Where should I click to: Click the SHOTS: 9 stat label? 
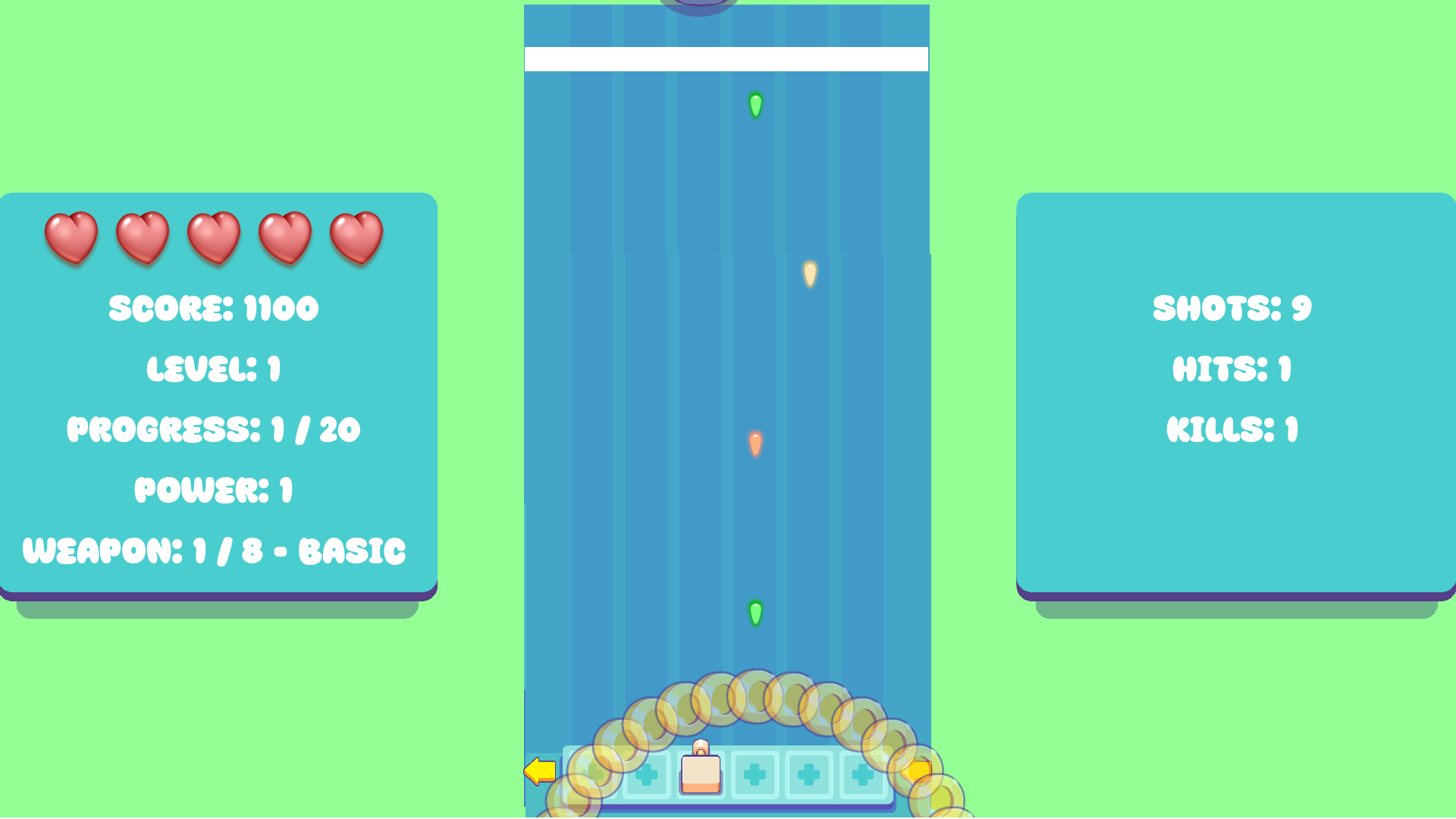coord(1232,309)
